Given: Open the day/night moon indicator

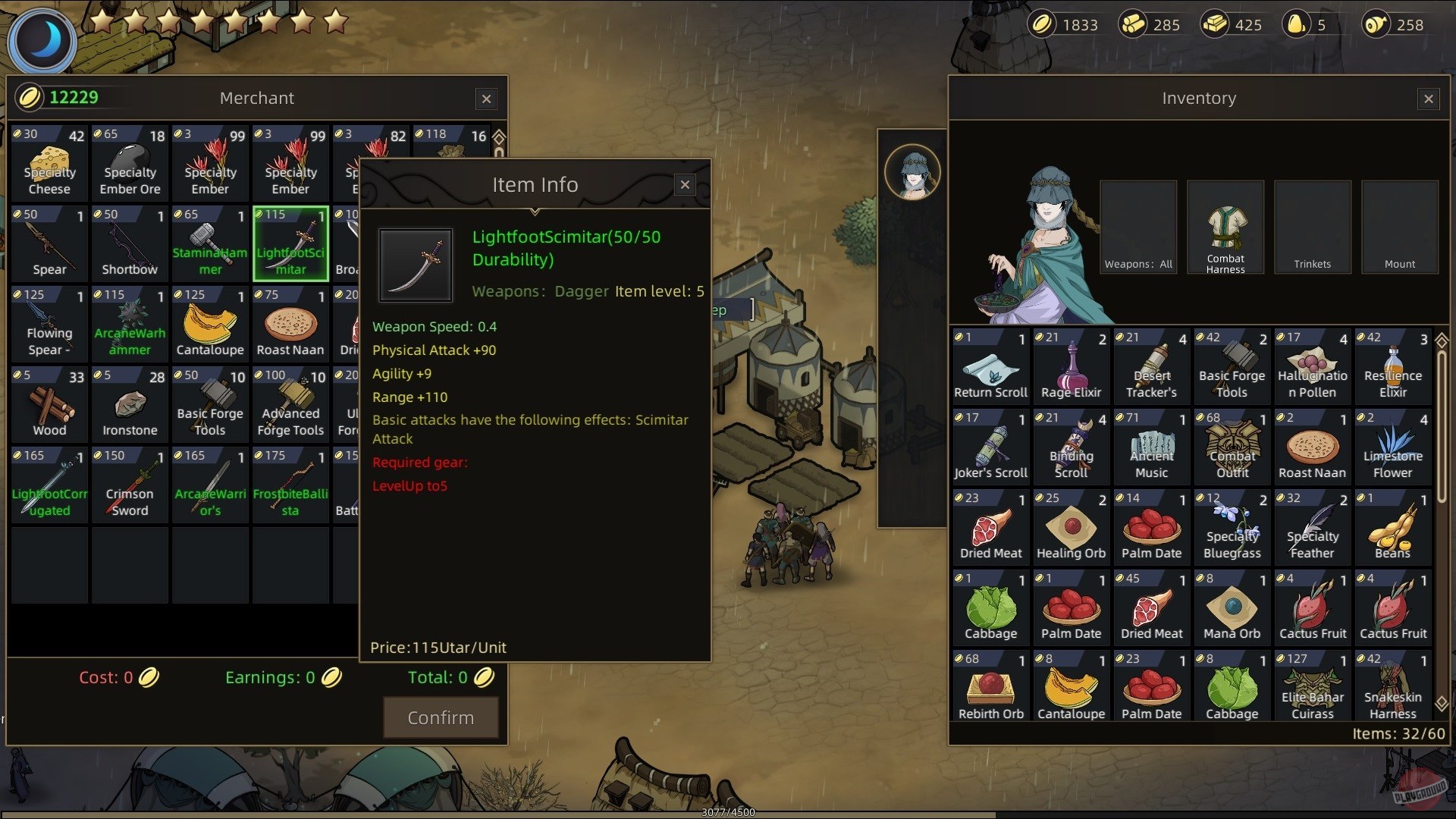Looking at the screenshot, I should tap(42, 40).
